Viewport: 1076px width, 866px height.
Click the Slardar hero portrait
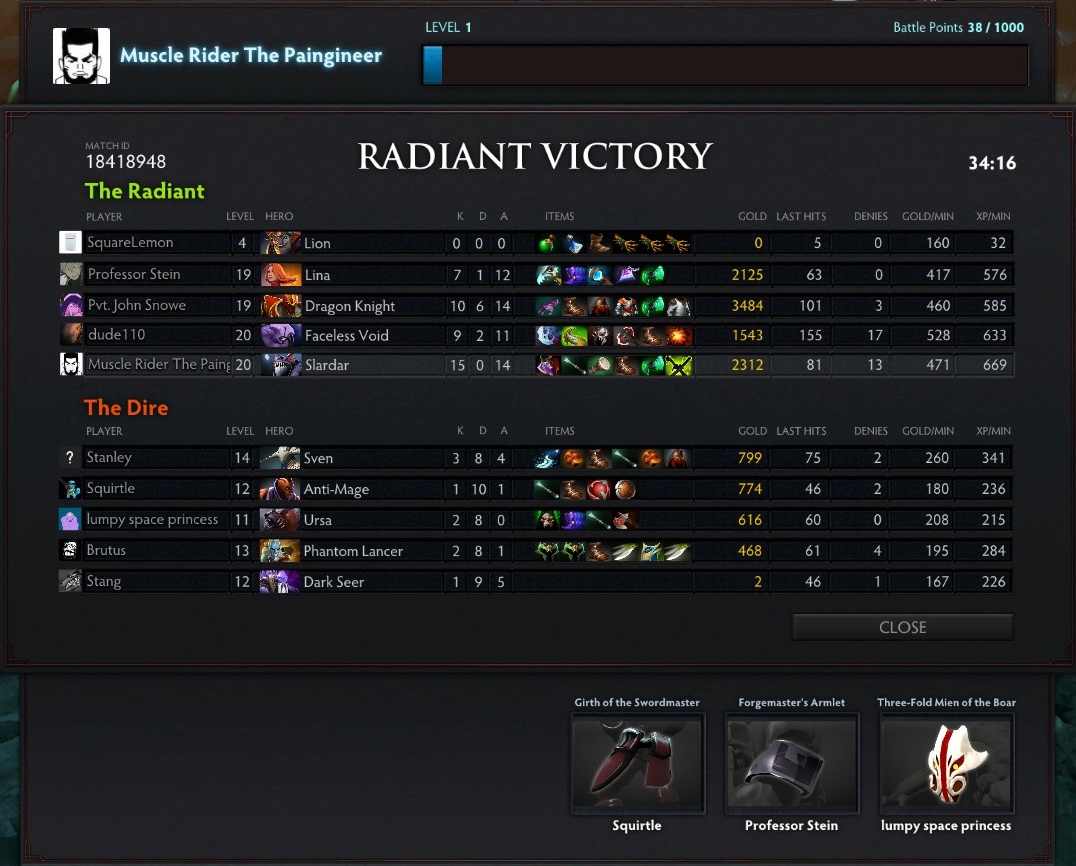tap(281, 365)
